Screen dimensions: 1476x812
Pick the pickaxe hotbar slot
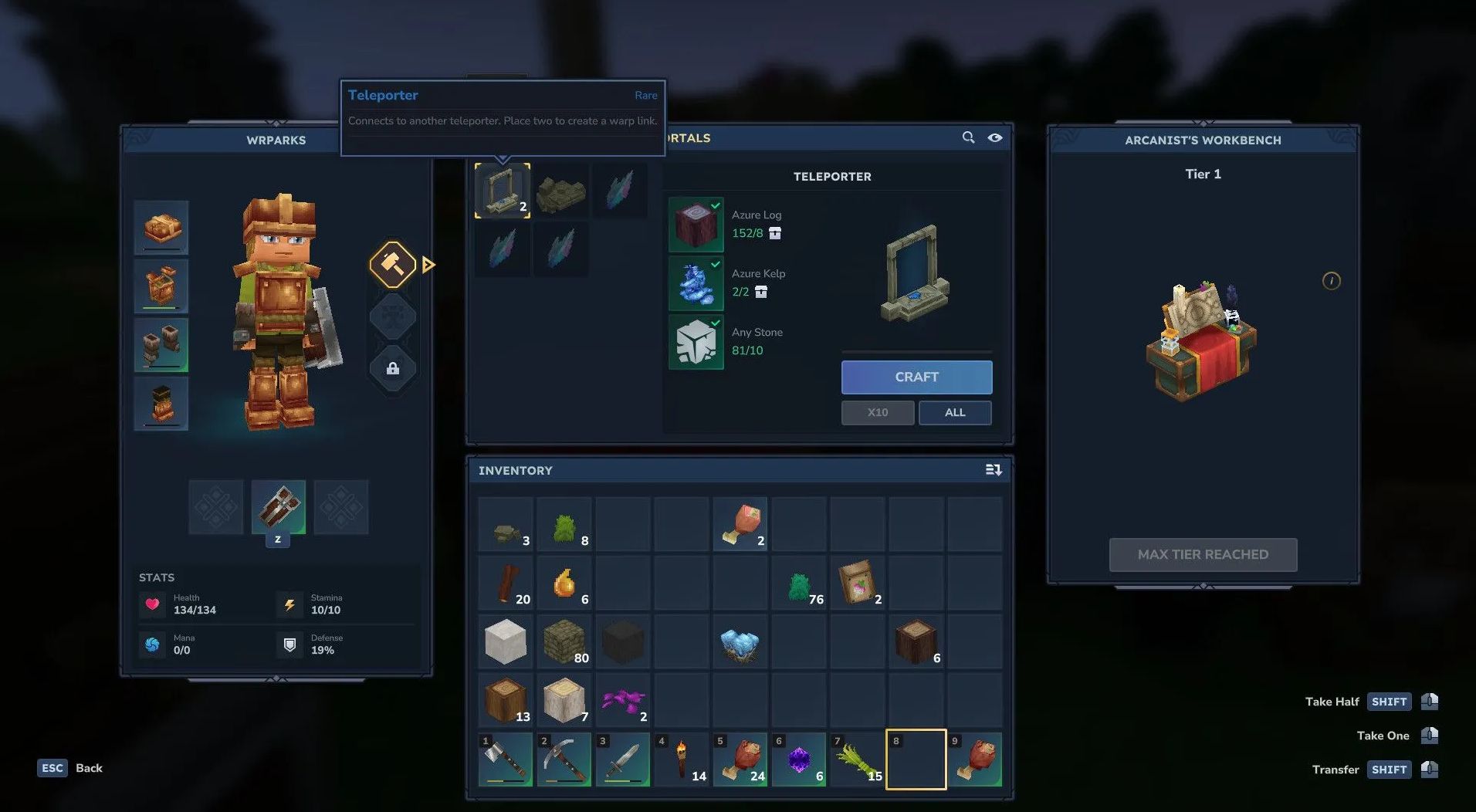click(x=564, y=760)
